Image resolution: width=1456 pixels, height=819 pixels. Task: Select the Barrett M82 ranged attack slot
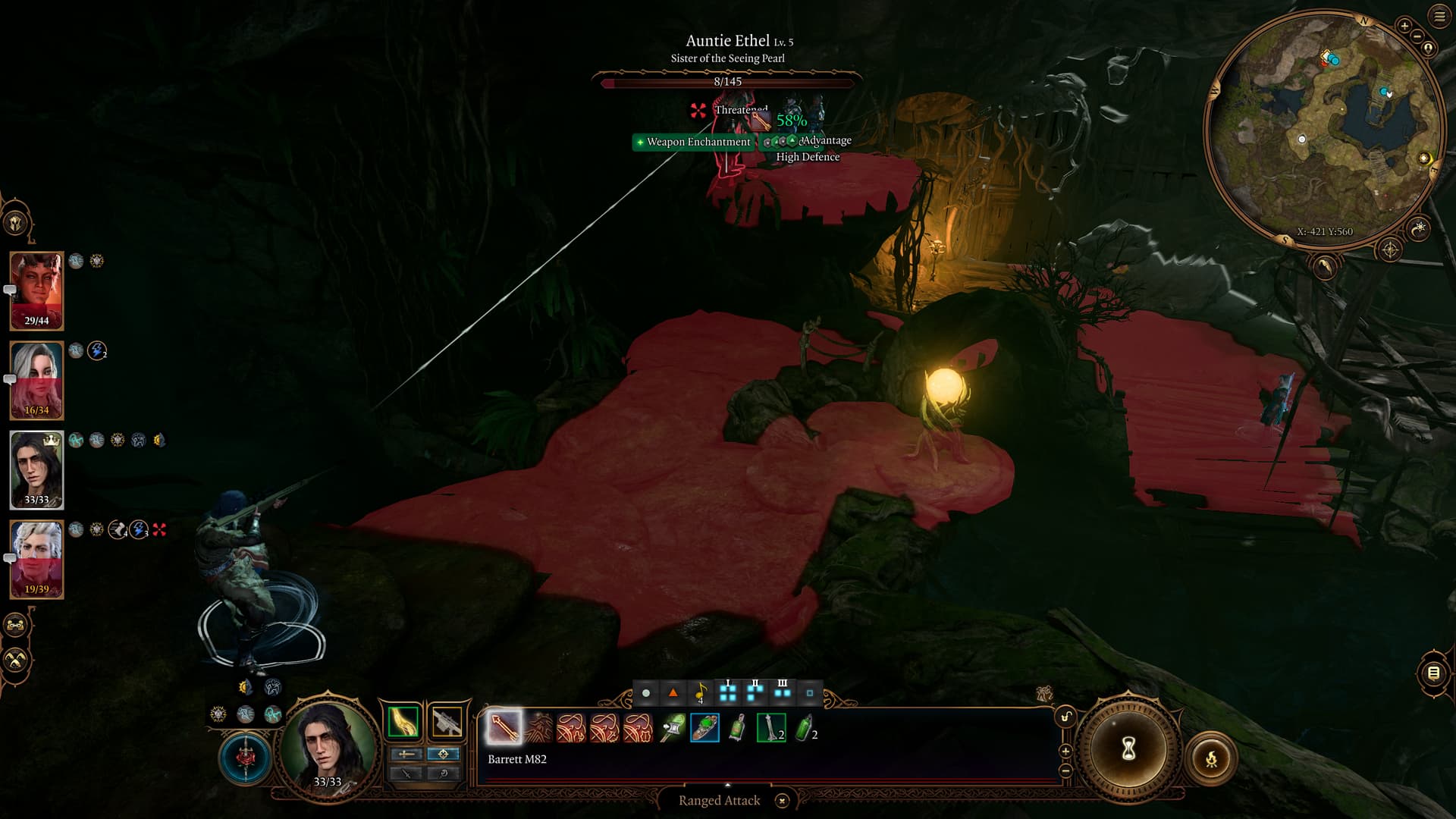click(504, 727)
